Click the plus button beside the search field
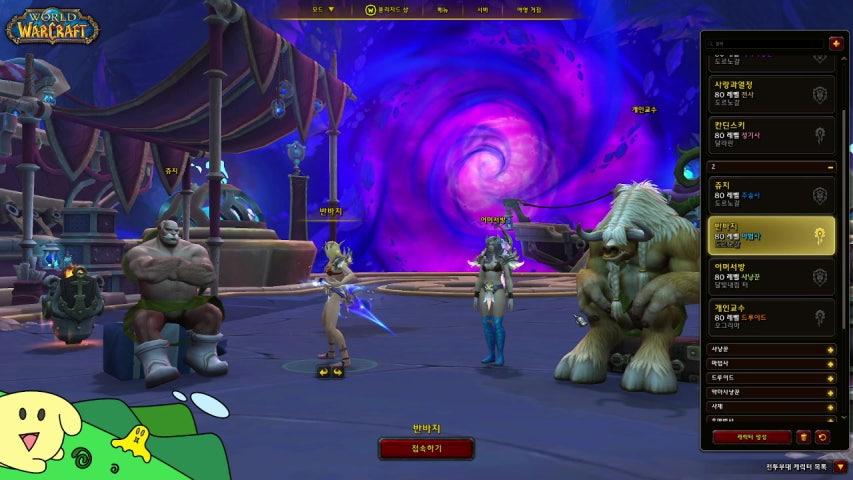This screenshot has width=853, height=480. click(x=836, y=43)
